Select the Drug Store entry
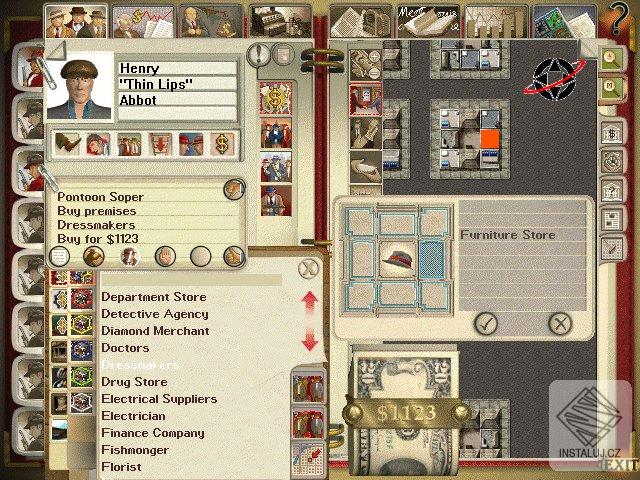The width and height of the screenshot is (640, 480). (134, 382)
